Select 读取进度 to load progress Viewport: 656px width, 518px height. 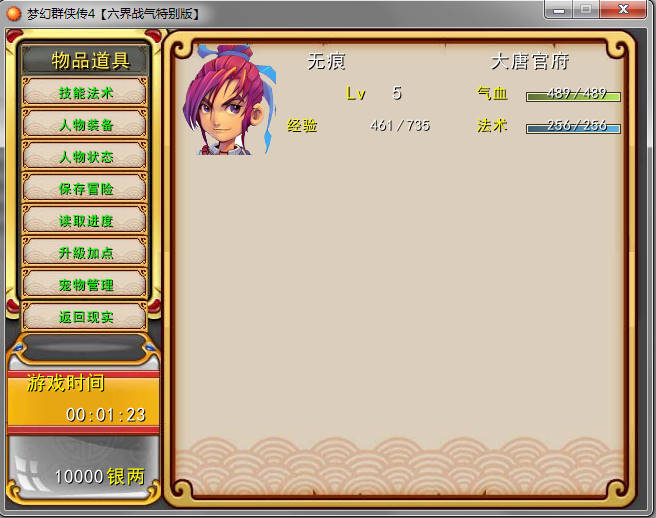coord(85,221)
